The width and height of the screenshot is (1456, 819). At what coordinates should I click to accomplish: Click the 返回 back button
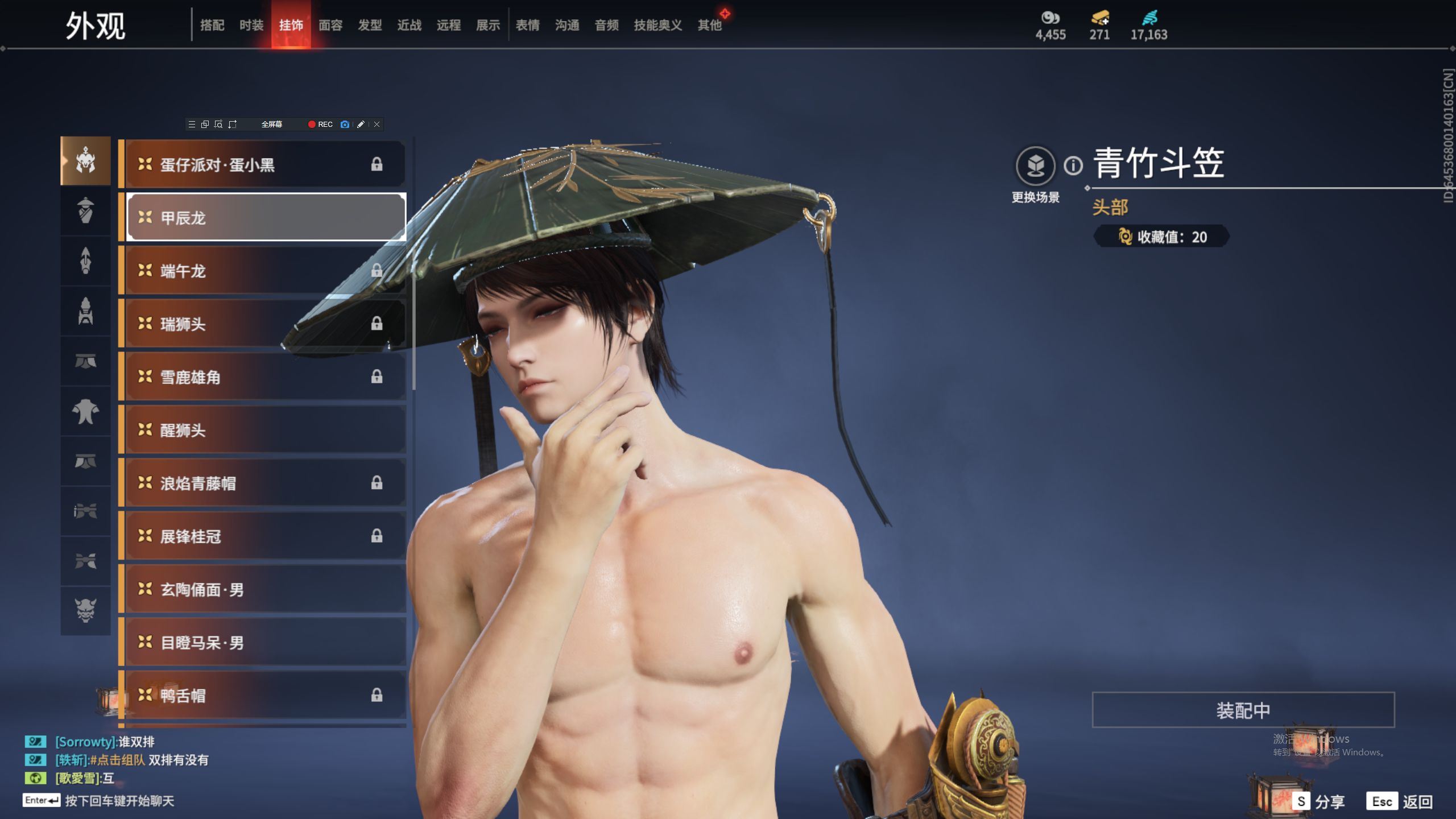coord(1400,801)
